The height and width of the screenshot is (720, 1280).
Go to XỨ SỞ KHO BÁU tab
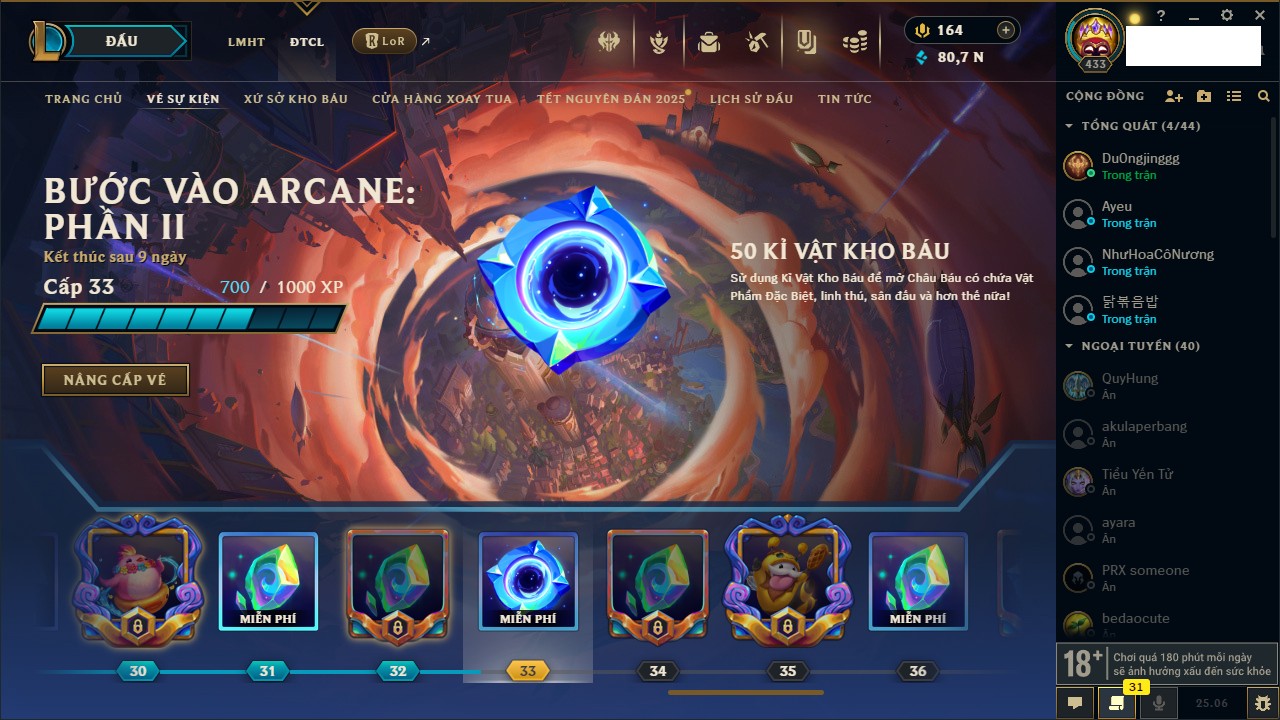click(296, 99)
